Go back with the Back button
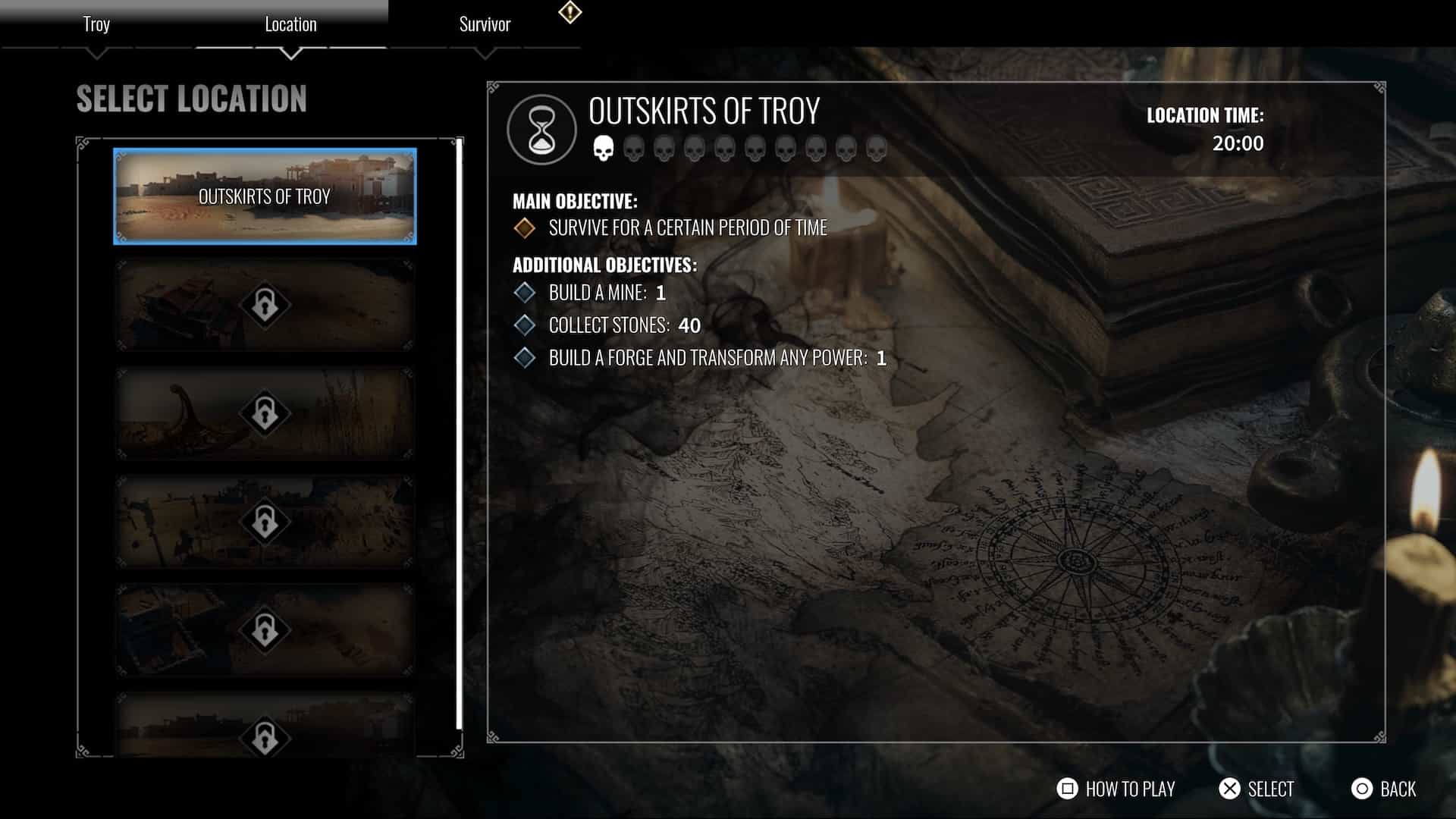This screenshot has height=819, width=1456. coord(1384,789)
